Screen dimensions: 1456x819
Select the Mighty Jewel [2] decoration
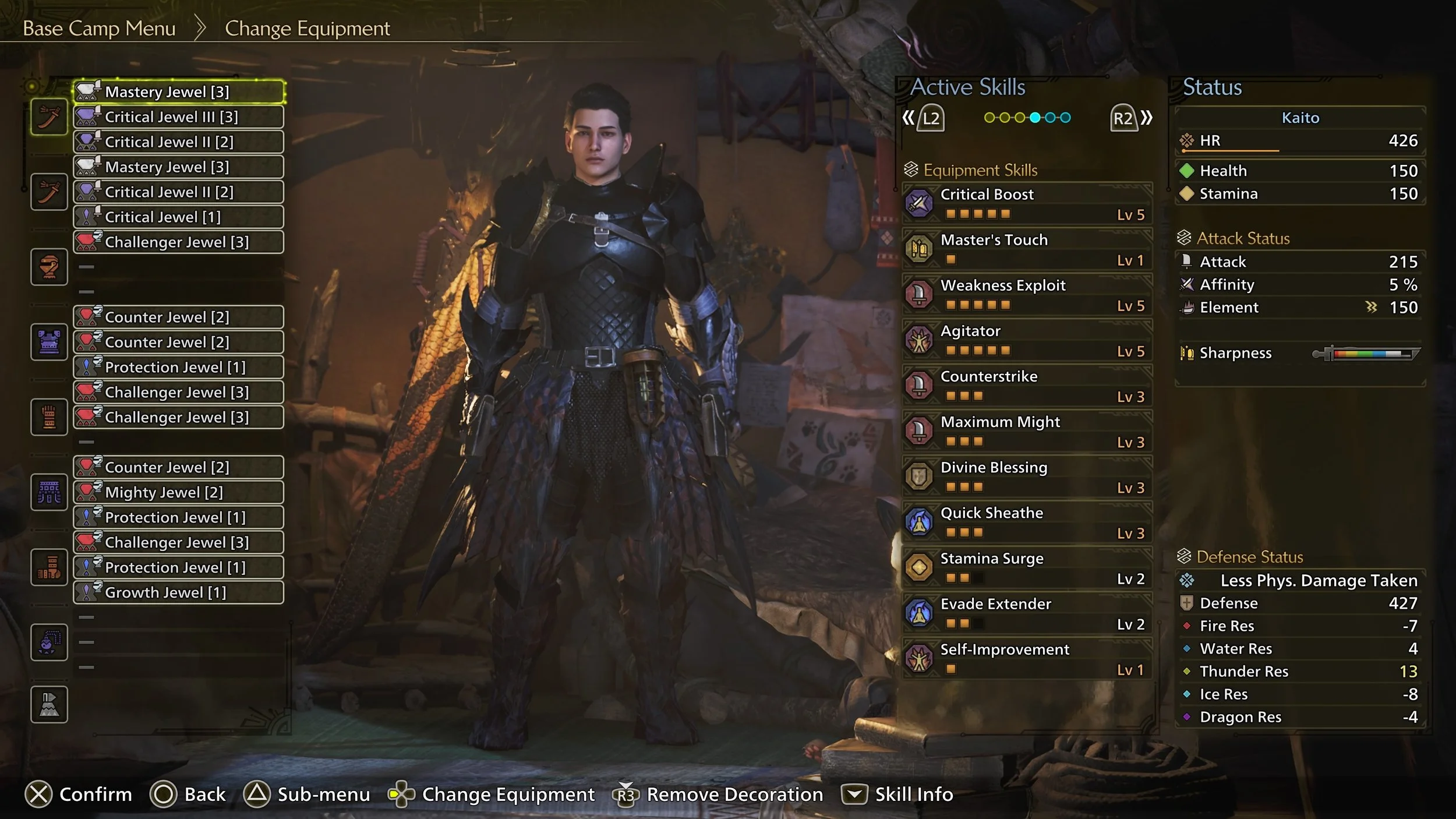tap(178, 493)
